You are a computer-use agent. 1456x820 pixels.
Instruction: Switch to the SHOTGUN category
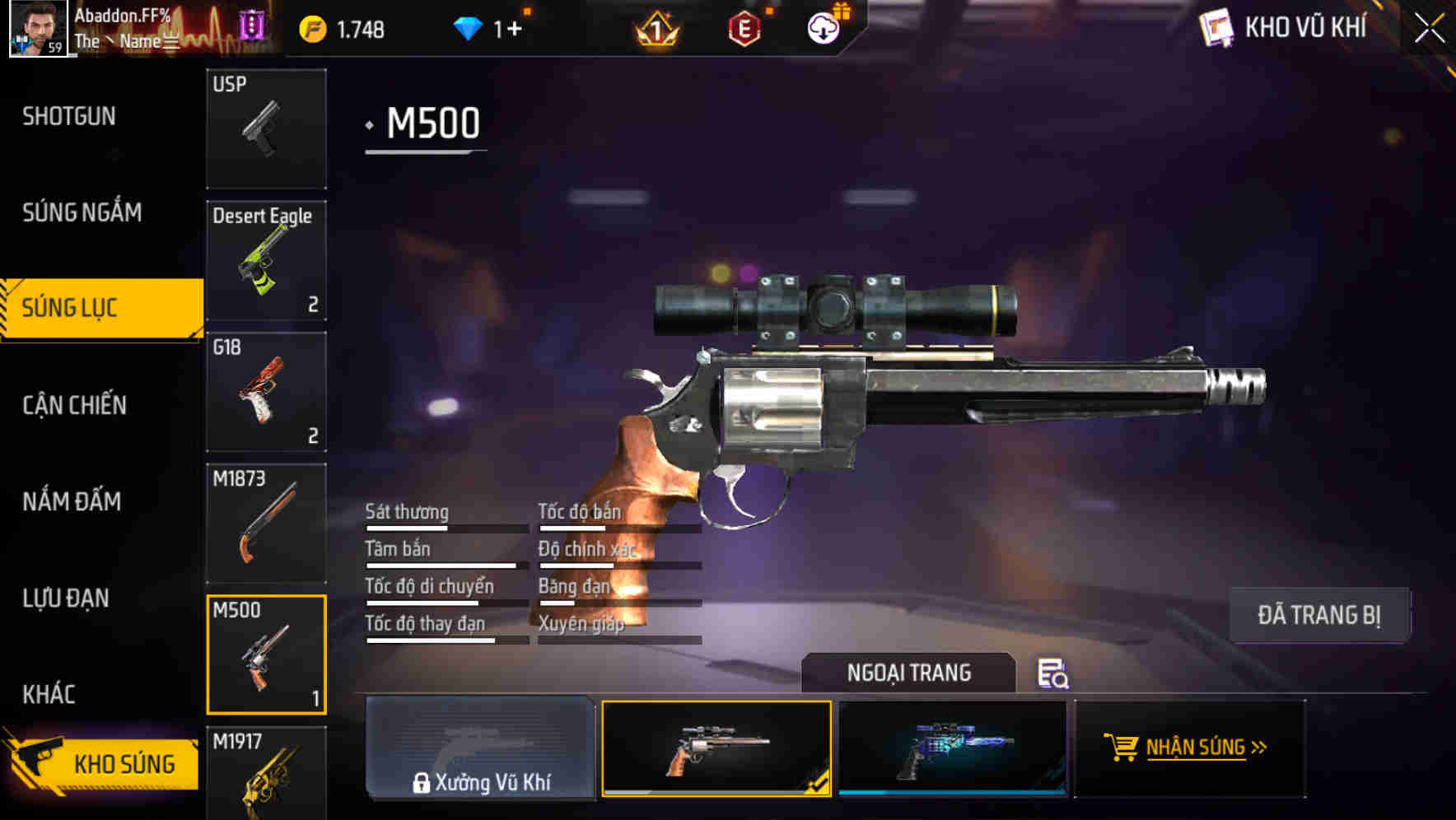(x=69, y=116)
